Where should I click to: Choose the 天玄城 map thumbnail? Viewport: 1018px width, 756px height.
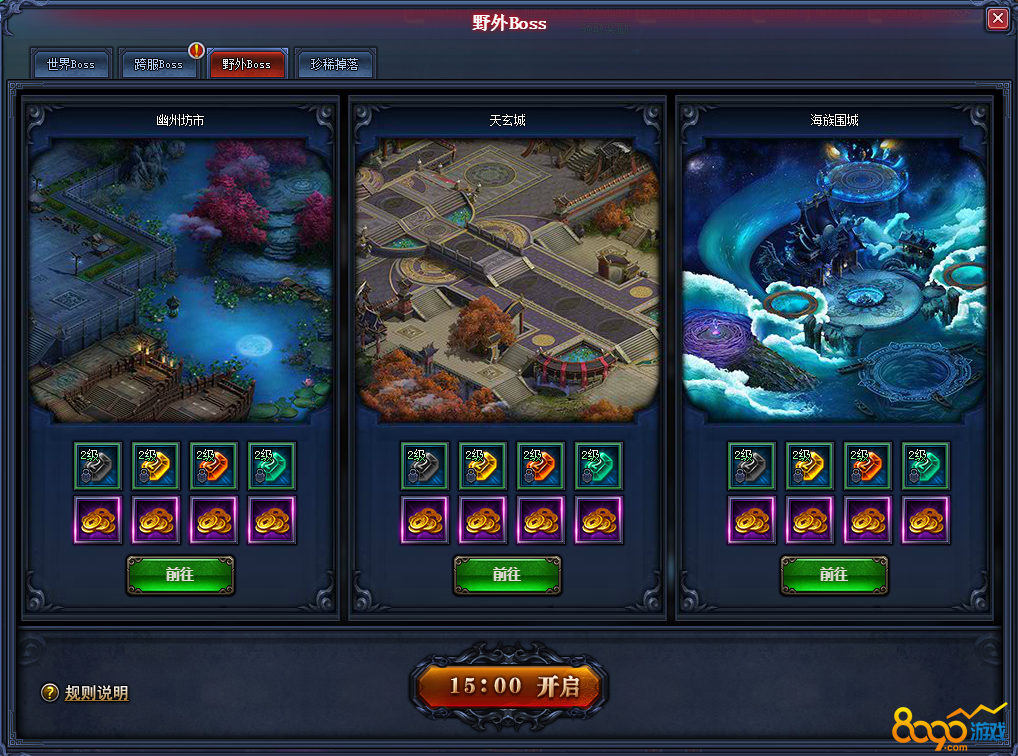[x=507, y=280]
